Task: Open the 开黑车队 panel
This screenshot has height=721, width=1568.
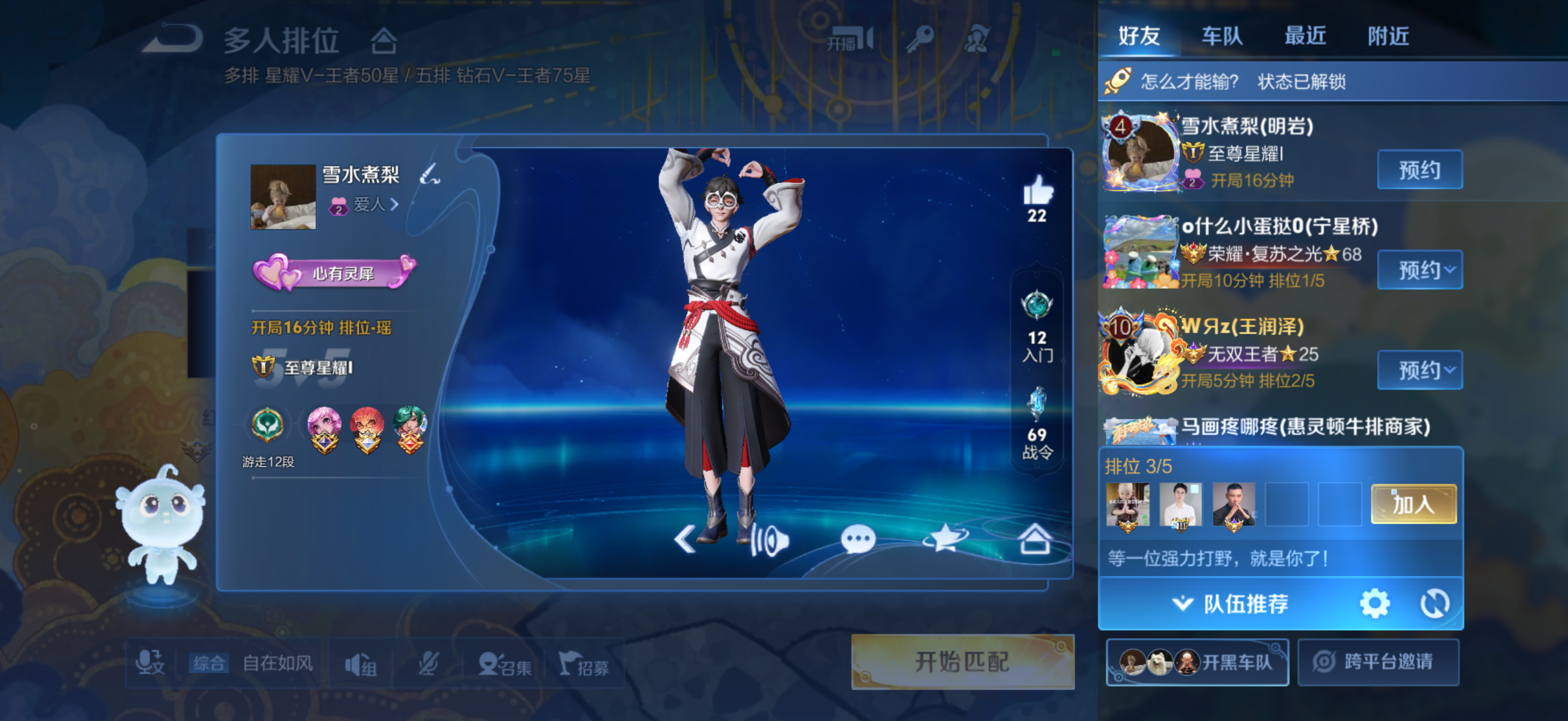Action: coord(1197,662)
